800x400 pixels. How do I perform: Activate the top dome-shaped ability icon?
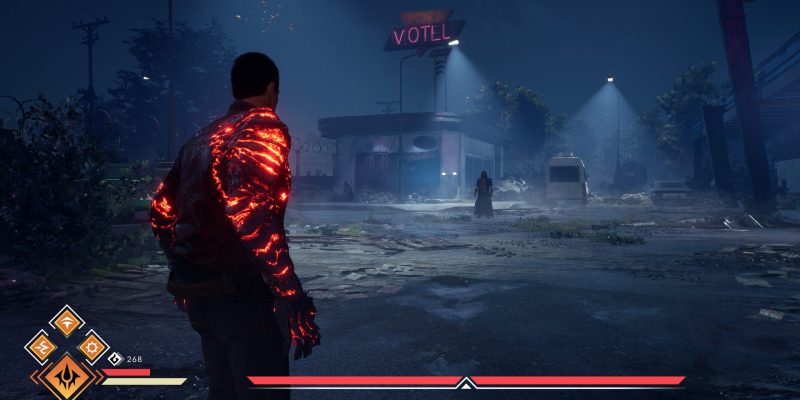pos(67,321)
